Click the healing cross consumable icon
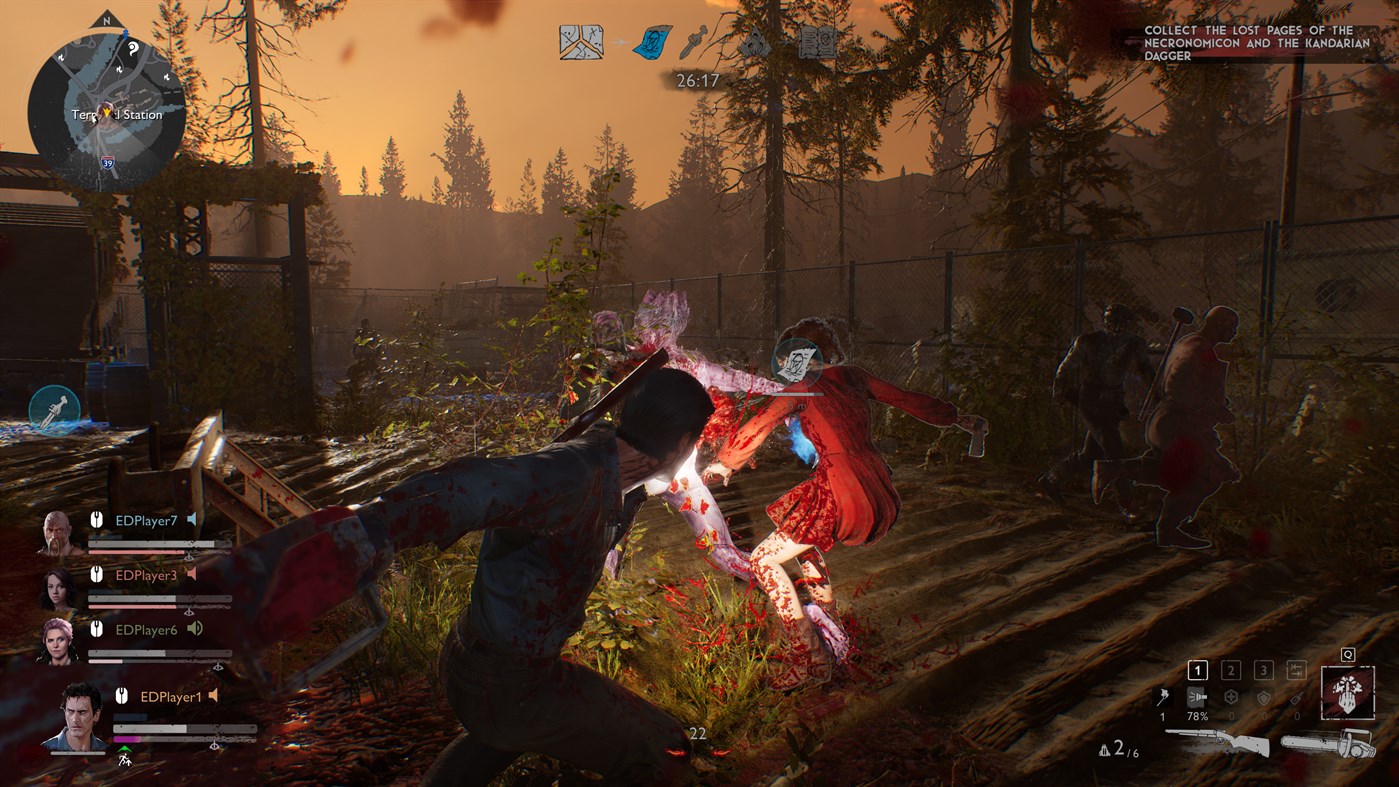1399x787 pixels. [x=1231, y=698]
